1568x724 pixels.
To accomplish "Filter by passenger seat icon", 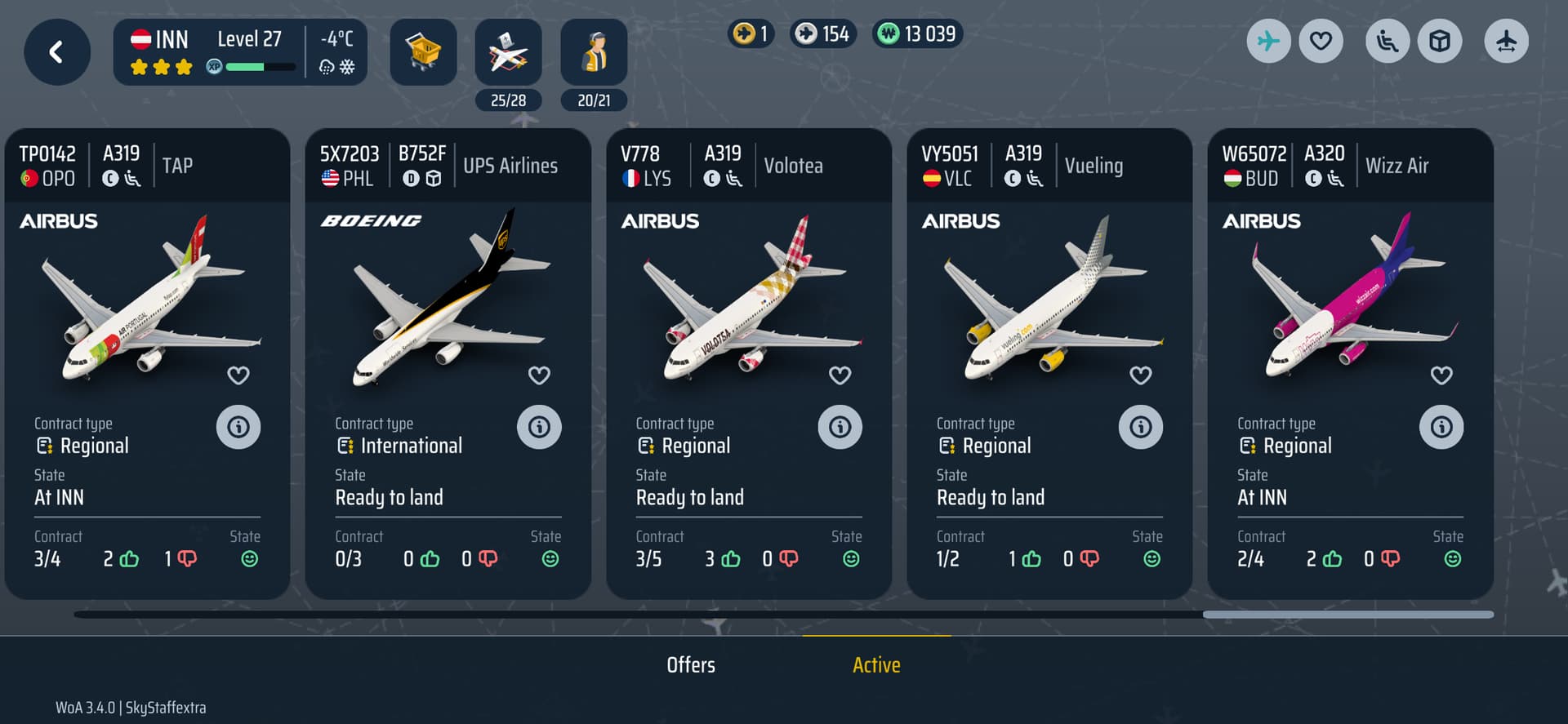I will coord(1388,41).
